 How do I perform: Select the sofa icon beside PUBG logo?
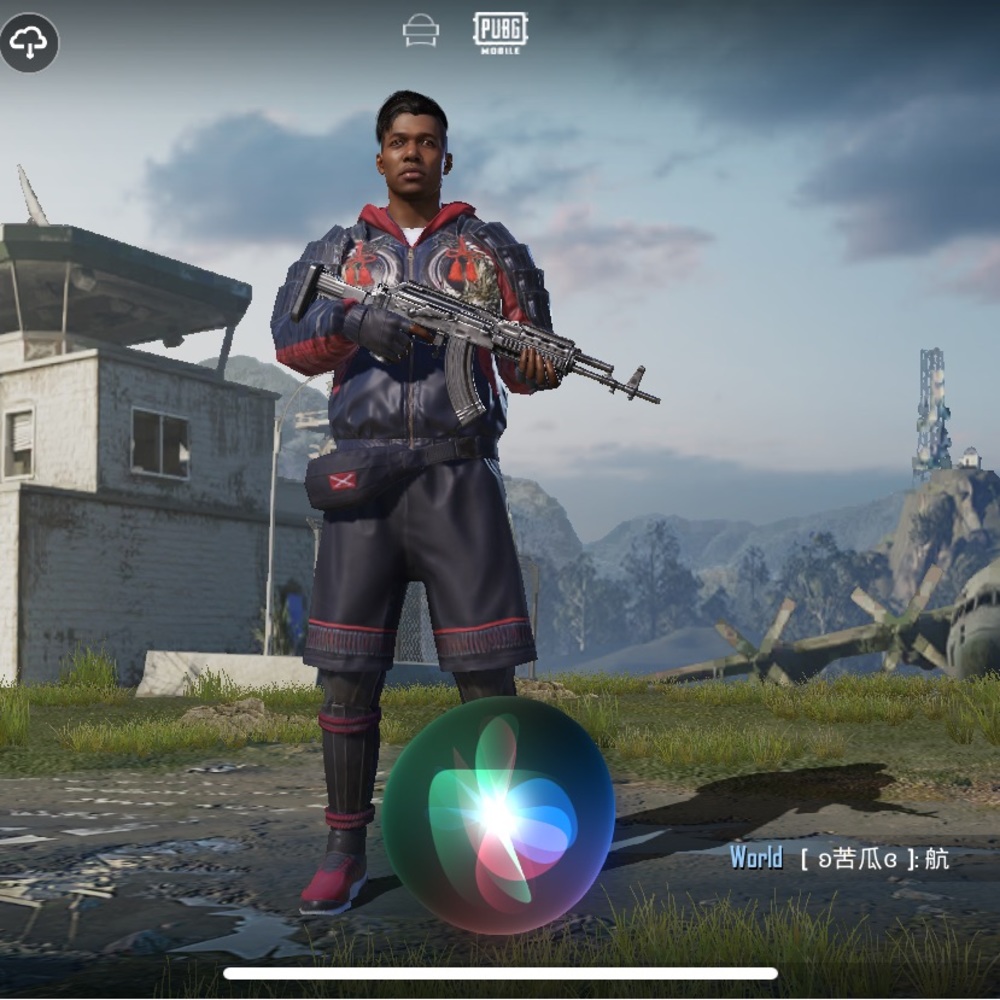pyautogui.click(x=421, y=31)
